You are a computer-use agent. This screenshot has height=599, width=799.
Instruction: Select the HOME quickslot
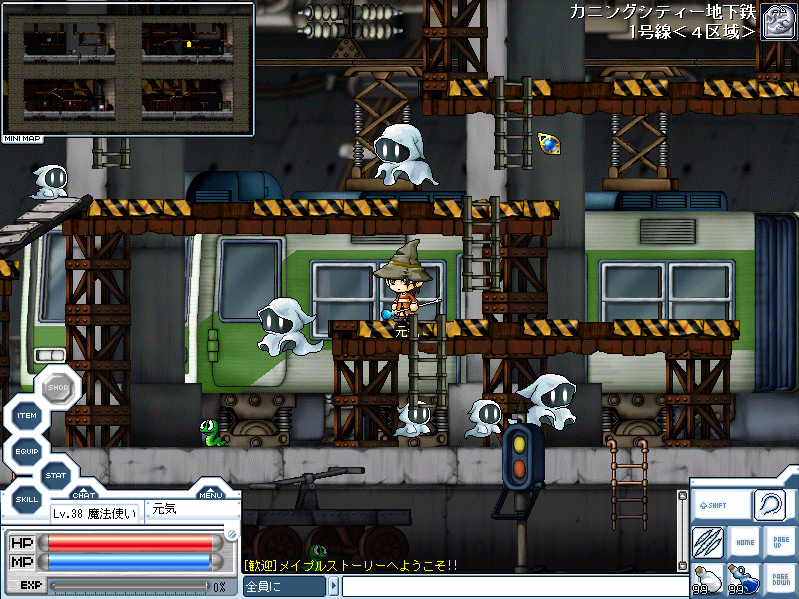744,542
